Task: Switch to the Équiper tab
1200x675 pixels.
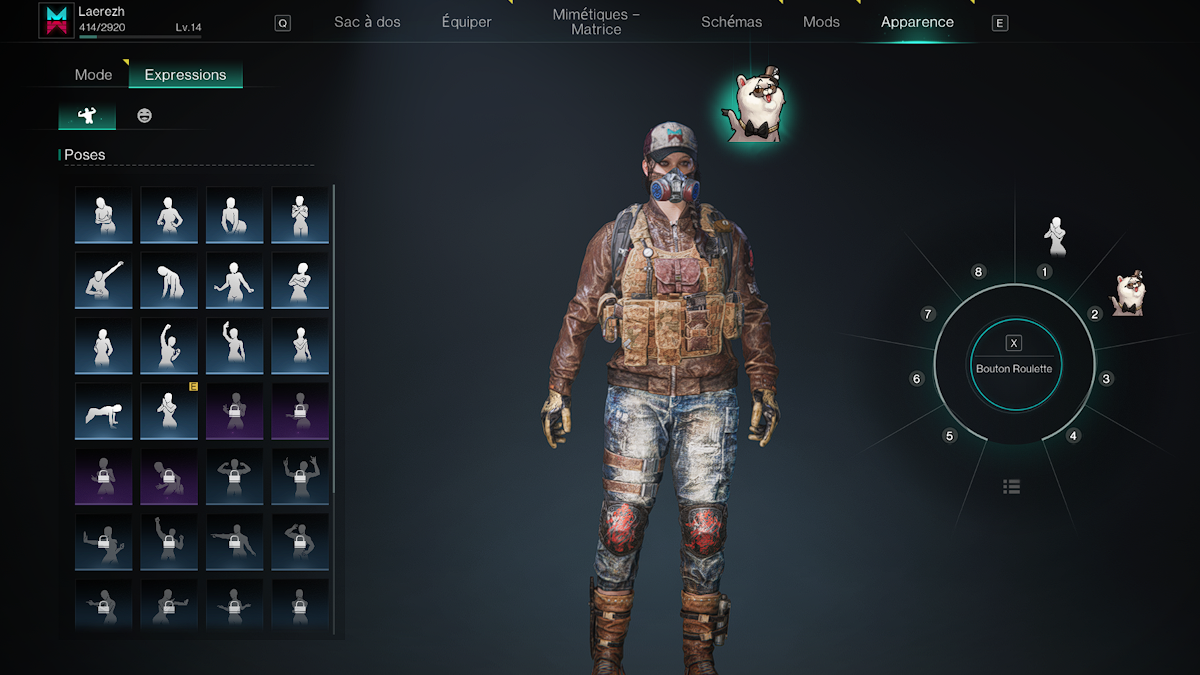Action: (466, 22)
